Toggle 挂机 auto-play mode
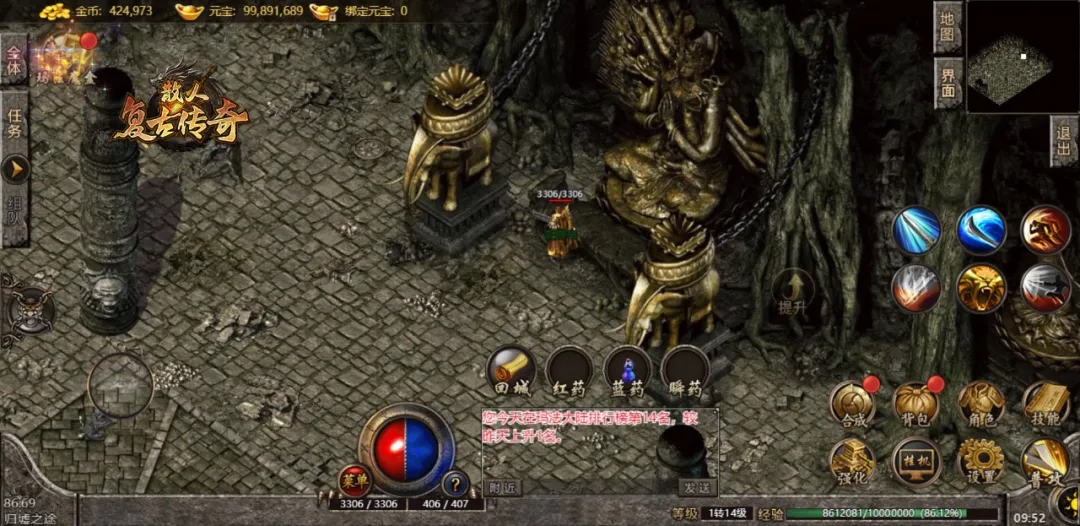Viewport: 1080px width, 526px height. click(915, 460)
